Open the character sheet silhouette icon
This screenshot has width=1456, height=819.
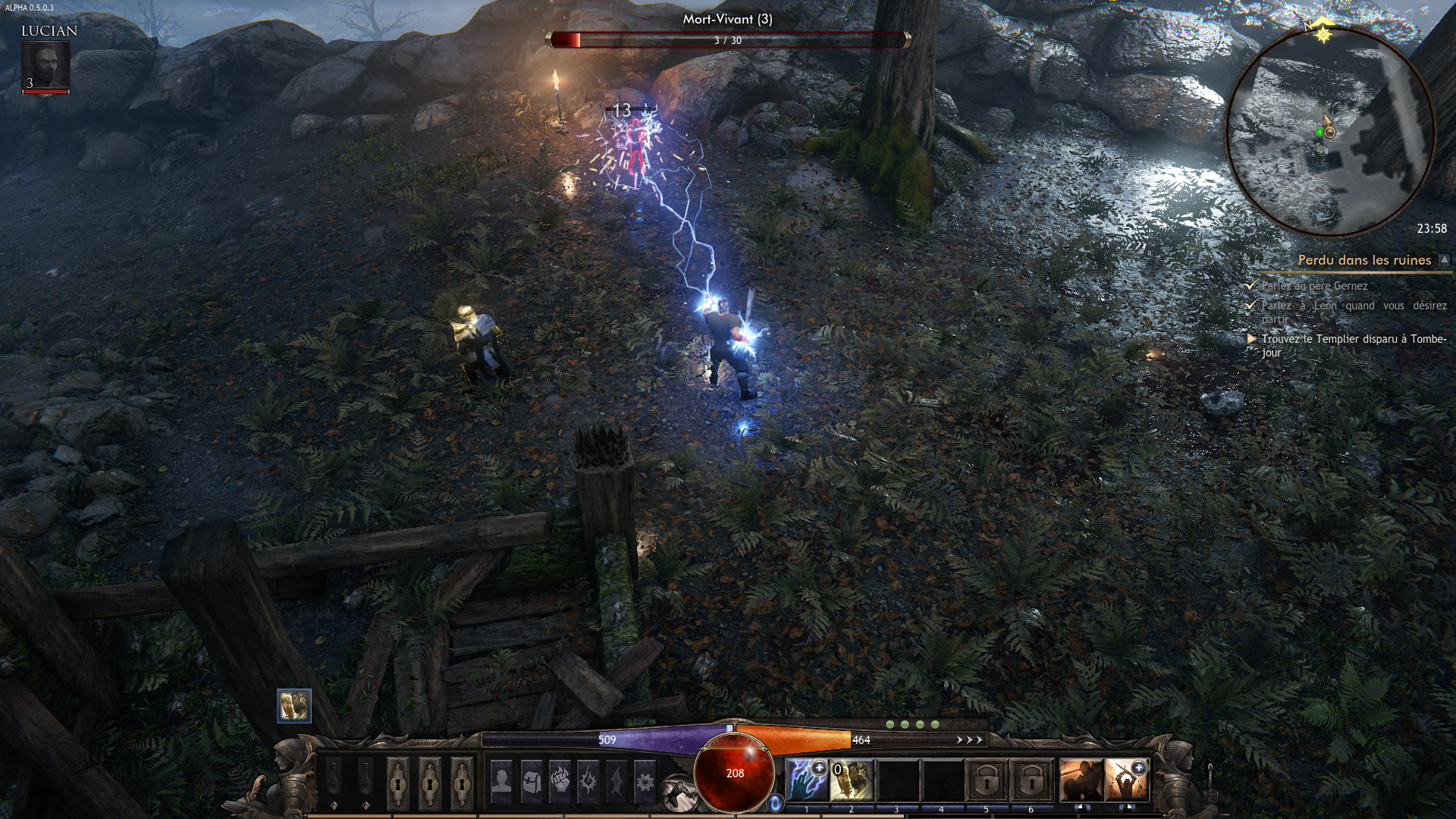click(x=501, y=780)
